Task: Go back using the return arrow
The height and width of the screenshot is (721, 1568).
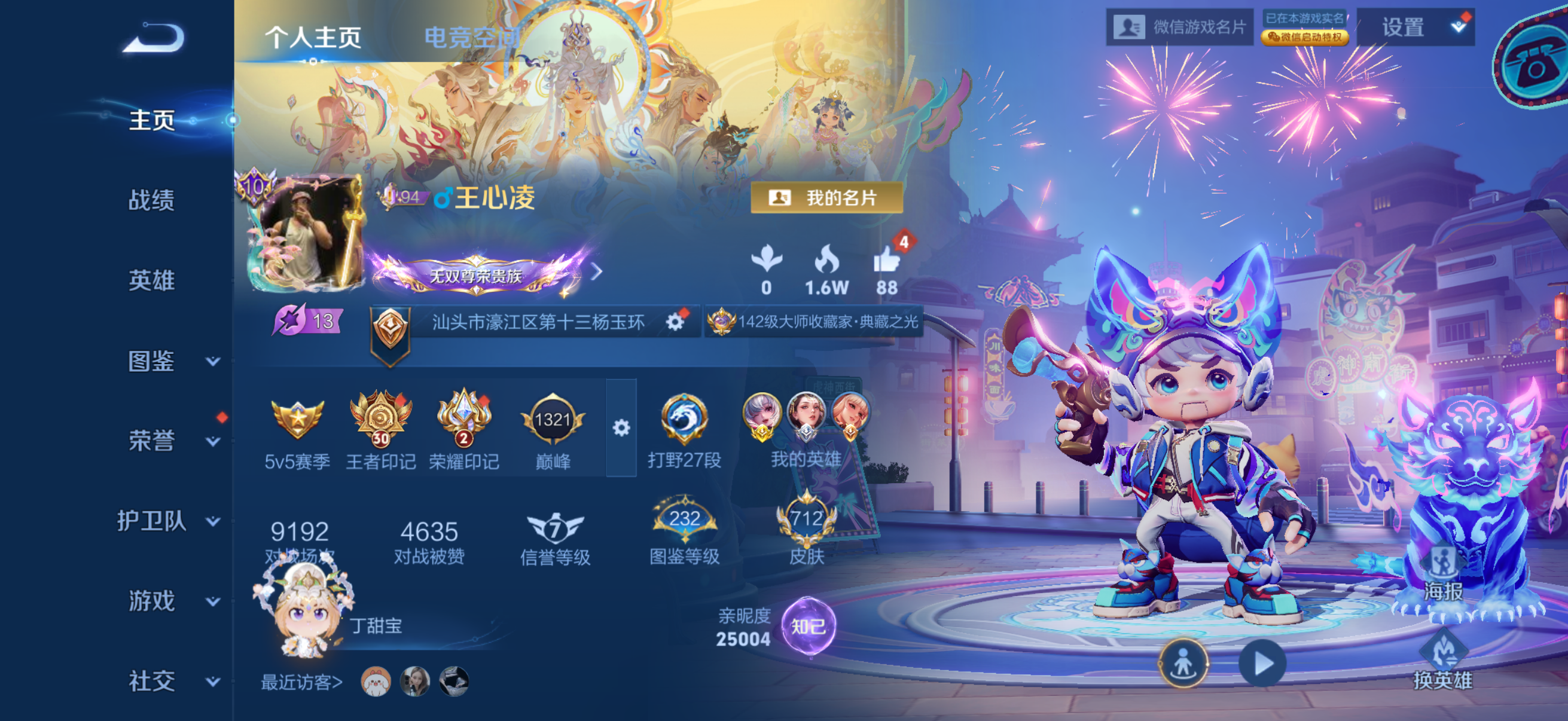Action: 153,38
